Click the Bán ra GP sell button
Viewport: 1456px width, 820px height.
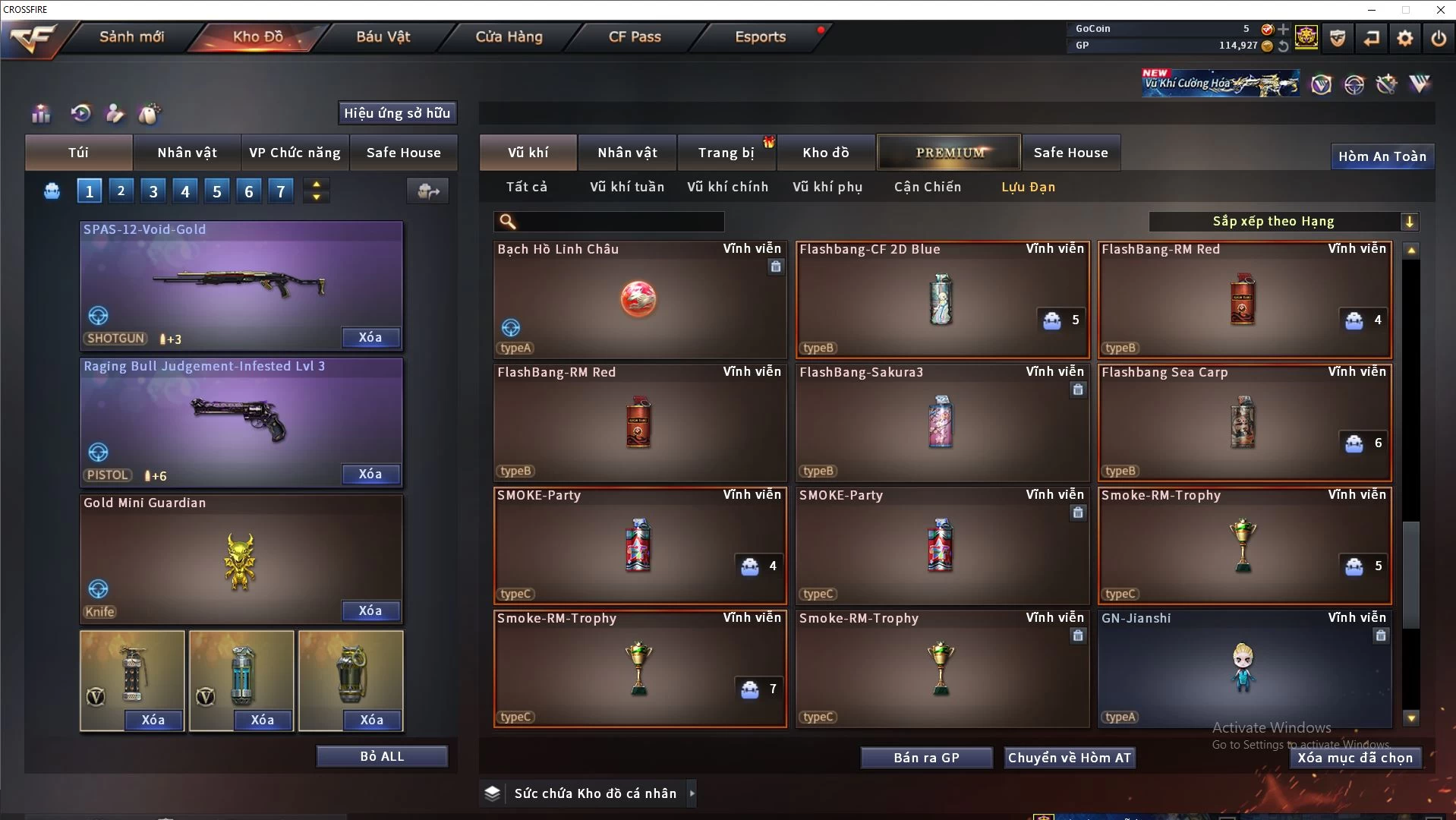pos(926,758)
